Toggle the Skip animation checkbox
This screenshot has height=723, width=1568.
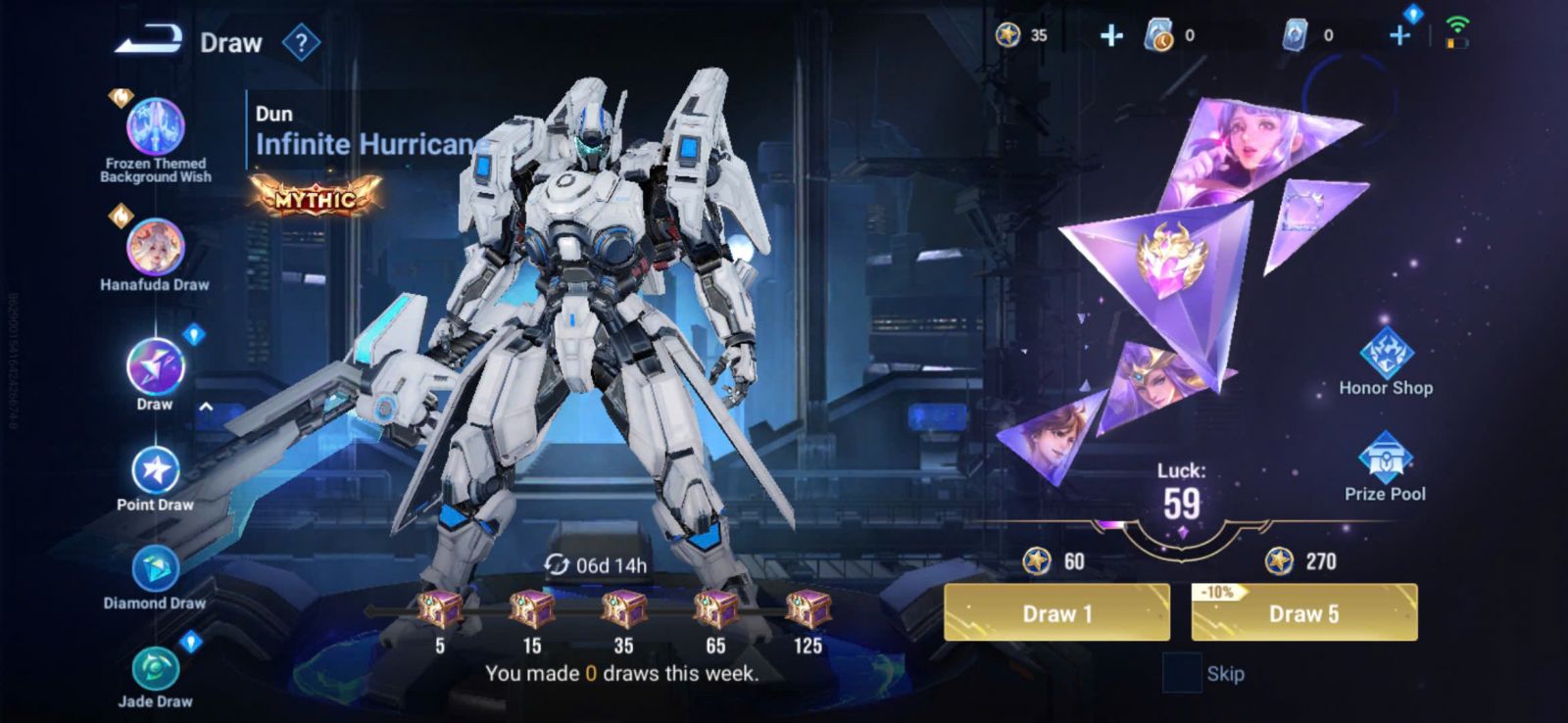1181,673
